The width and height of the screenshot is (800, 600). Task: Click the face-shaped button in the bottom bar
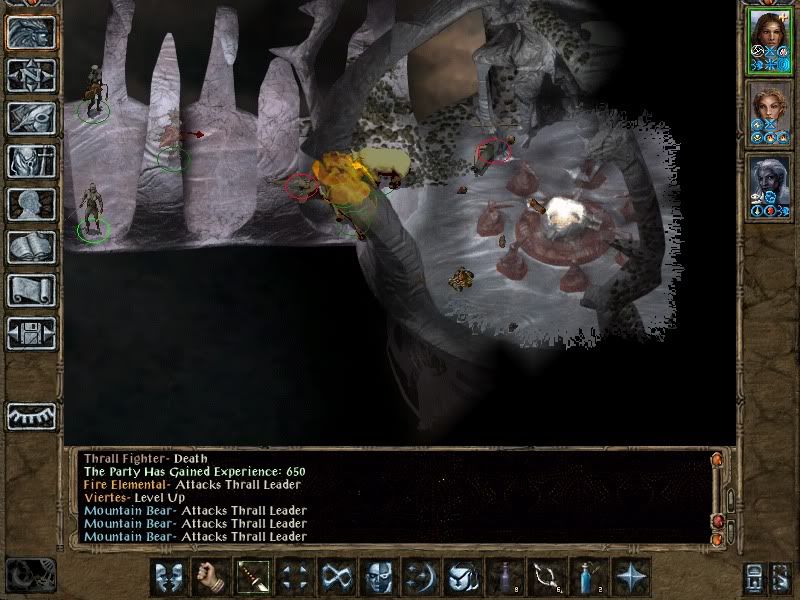(378, 577)
